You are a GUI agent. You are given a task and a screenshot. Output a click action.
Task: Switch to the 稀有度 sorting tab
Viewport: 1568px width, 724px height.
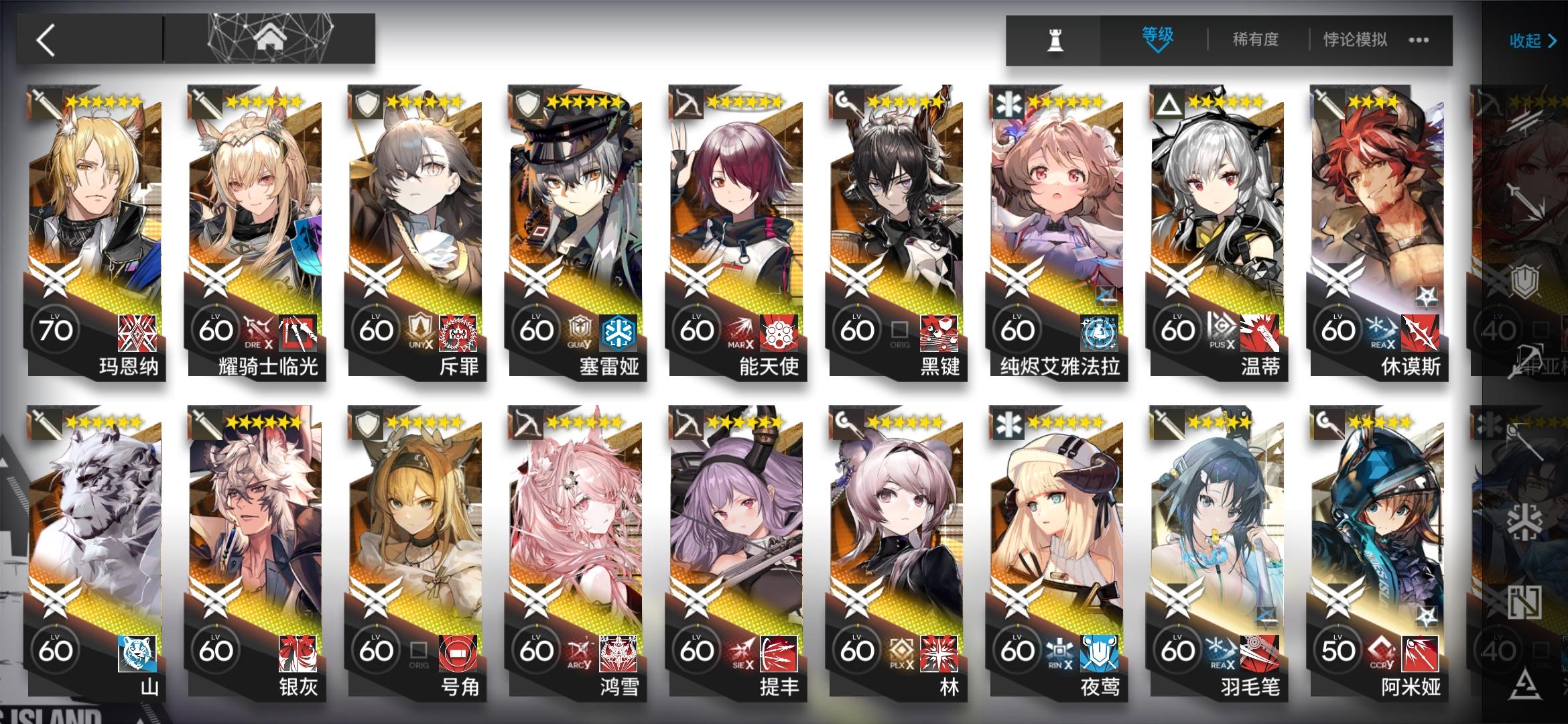tap(1256, 40)
